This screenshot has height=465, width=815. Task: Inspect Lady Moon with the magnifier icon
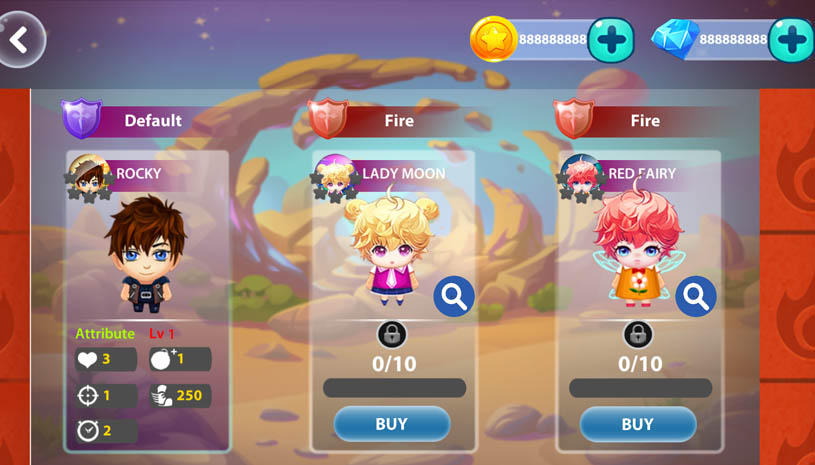point(454,296)
